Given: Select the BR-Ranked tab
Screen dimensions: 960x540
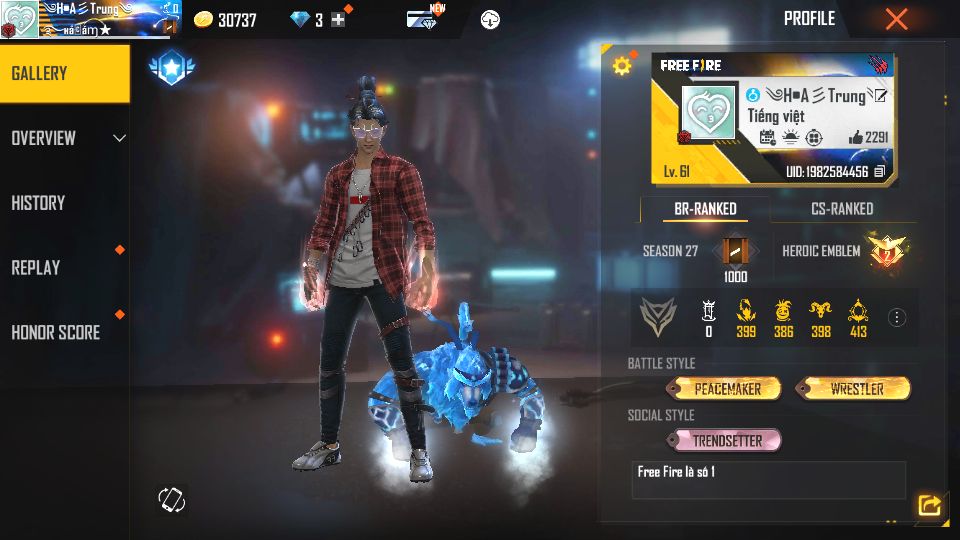Looking at the screenshot, I should (704, 209).
